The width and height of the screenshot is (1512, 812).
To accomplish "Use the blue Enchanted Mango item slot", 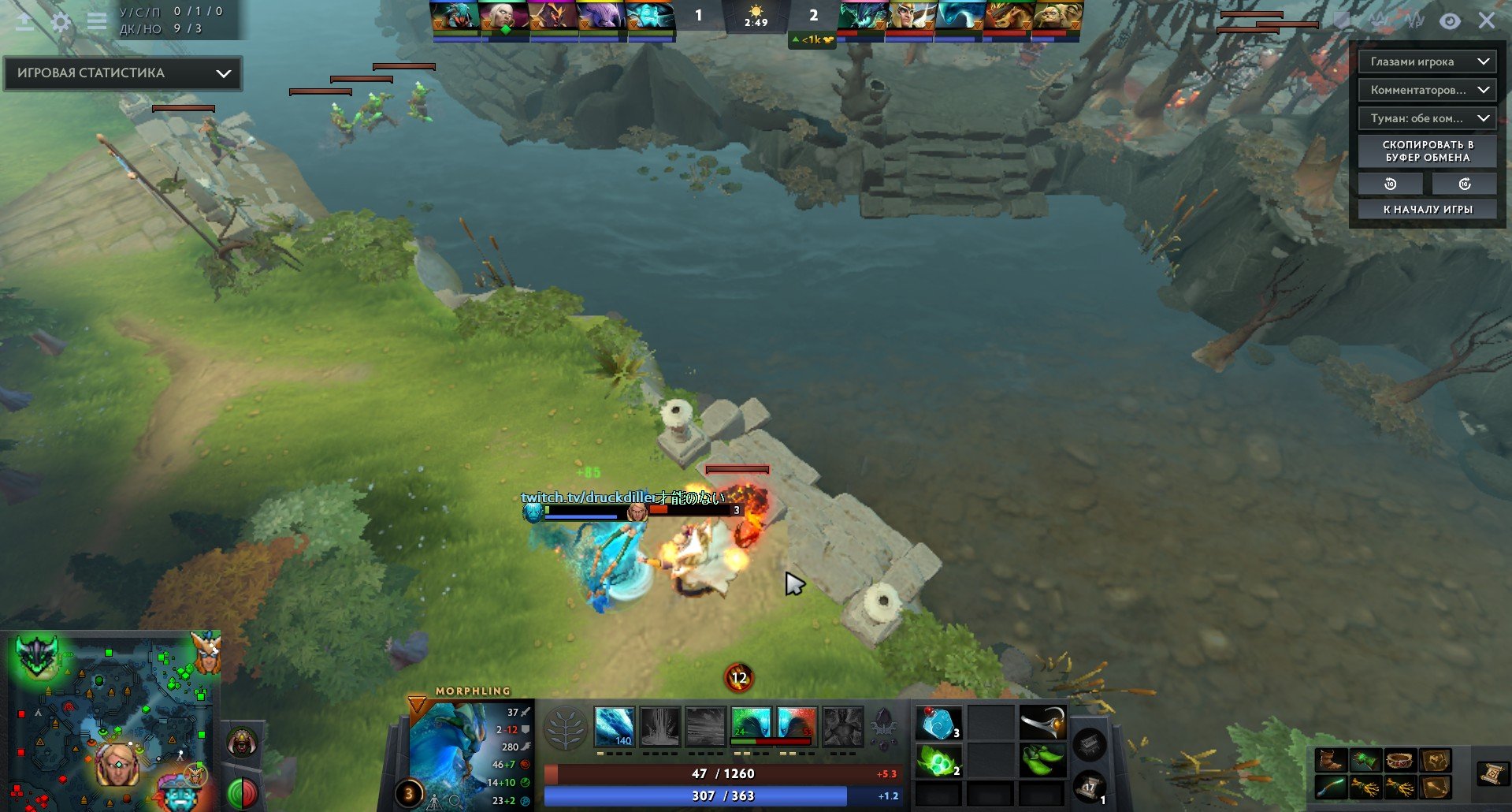I will click(x=938, y=723).
